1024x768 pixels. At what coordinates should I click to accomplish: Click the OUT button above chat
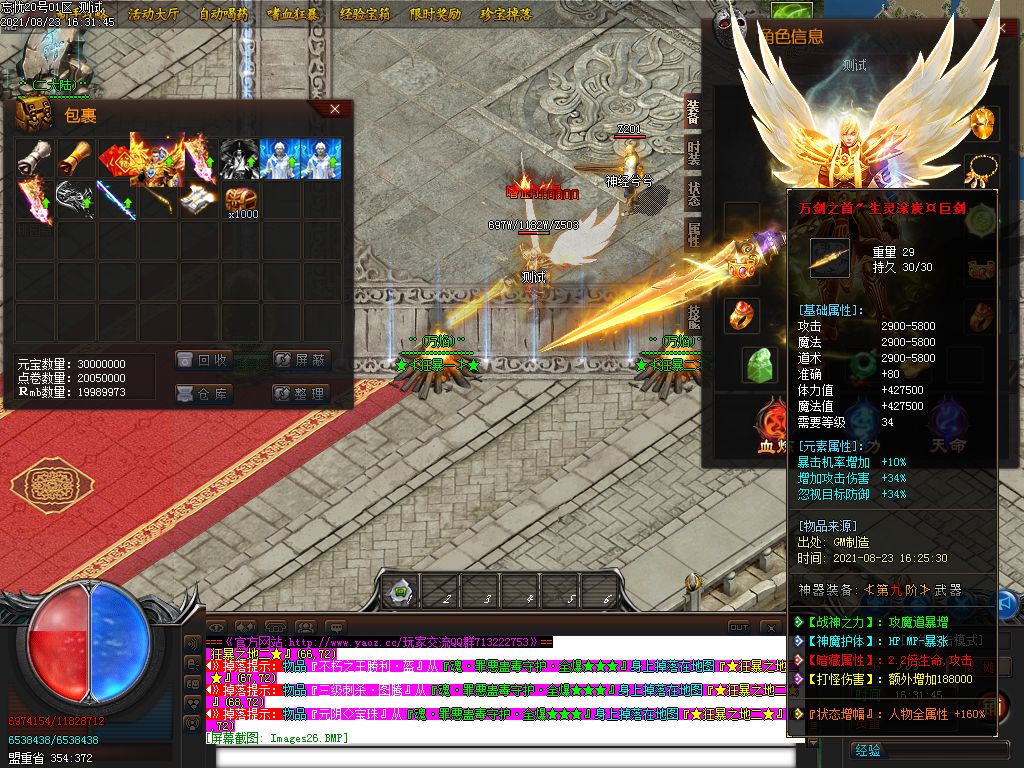[x=738, y=627]
